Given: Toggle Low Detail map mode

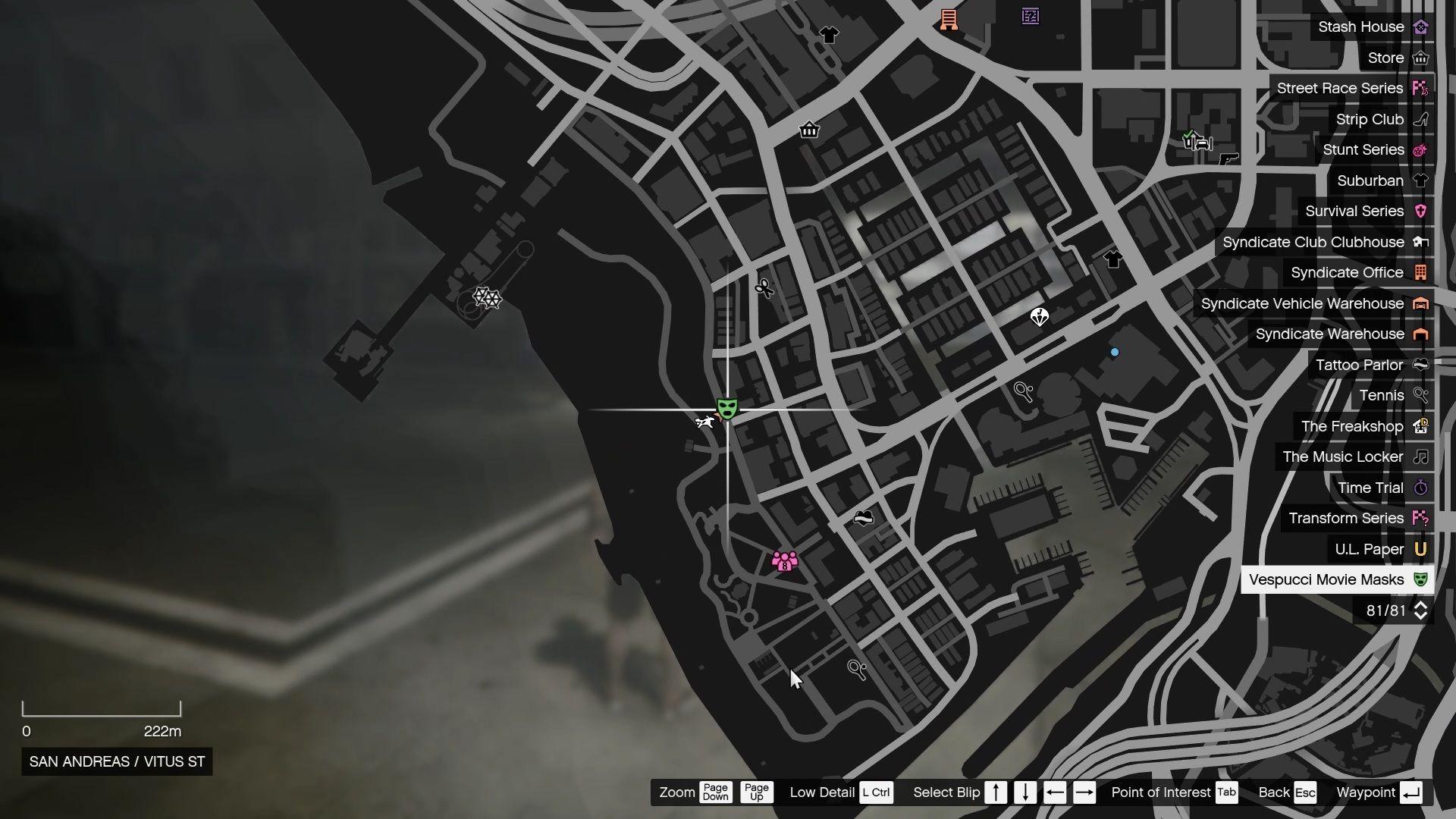Looking at the screenshot, I should [x=877, y=792].
